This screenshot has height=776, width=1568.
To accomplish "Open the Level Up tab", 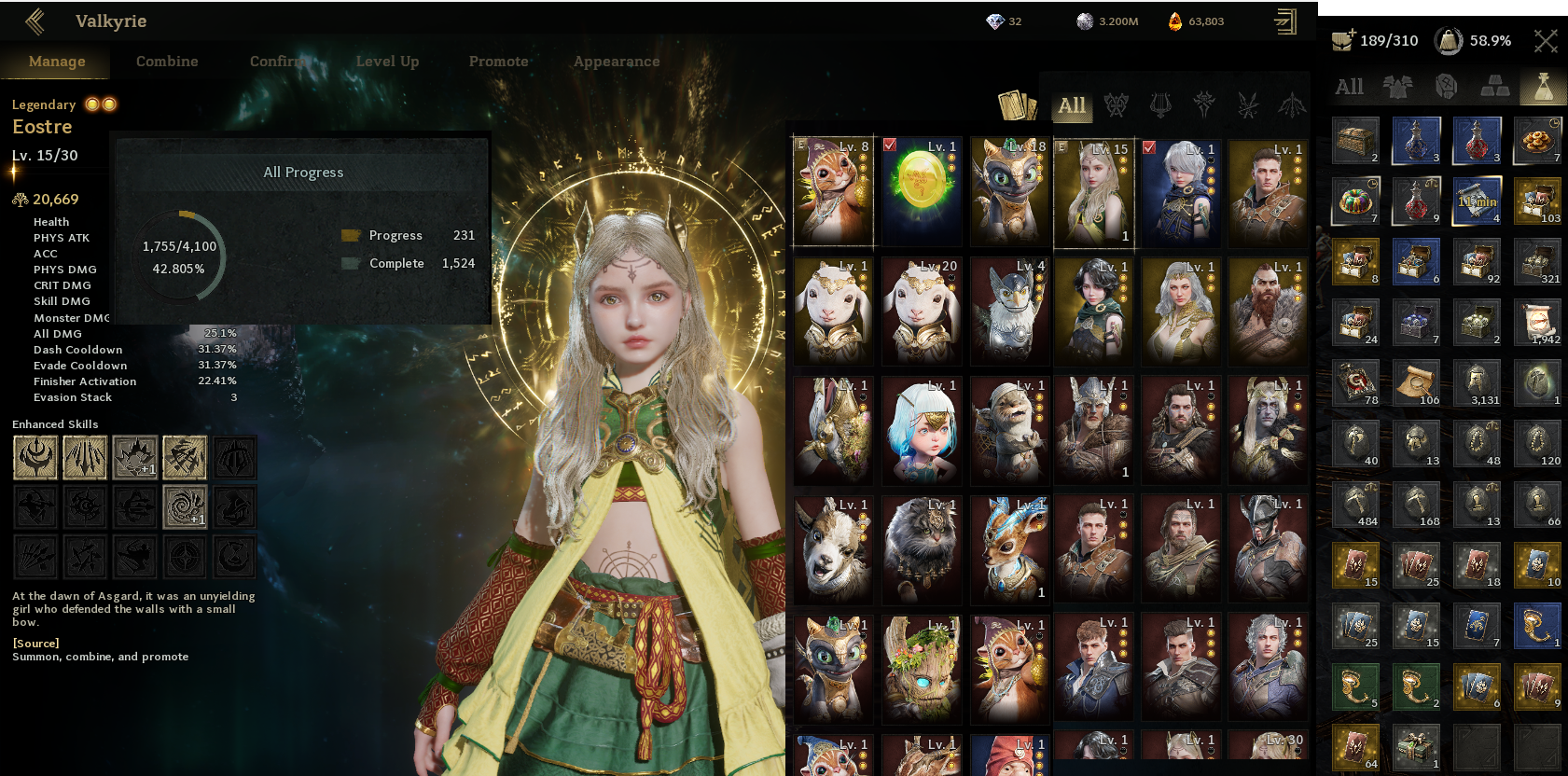I will [x=387, y=62].
